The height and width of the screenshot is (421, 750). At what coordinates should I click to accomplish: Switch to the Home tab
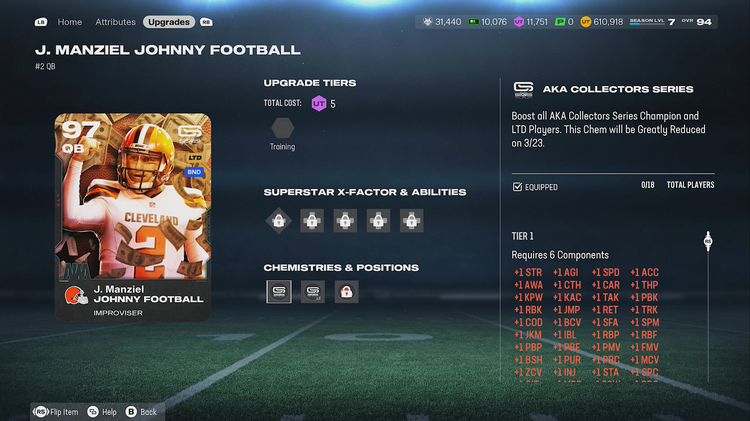point(70,21)
